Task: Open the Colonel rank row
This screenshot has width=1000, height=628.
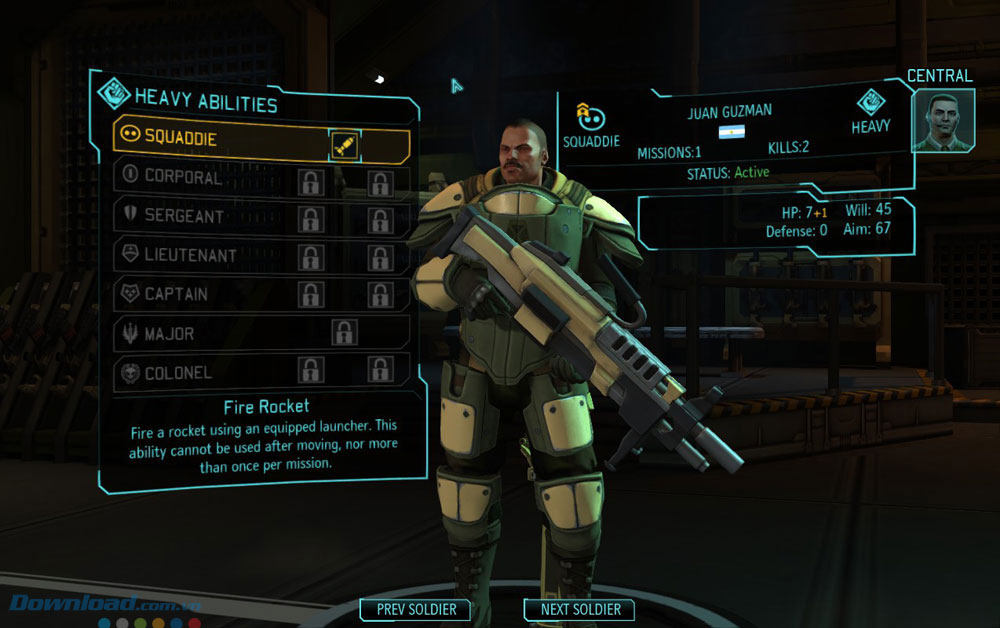Action: point(200,372)
